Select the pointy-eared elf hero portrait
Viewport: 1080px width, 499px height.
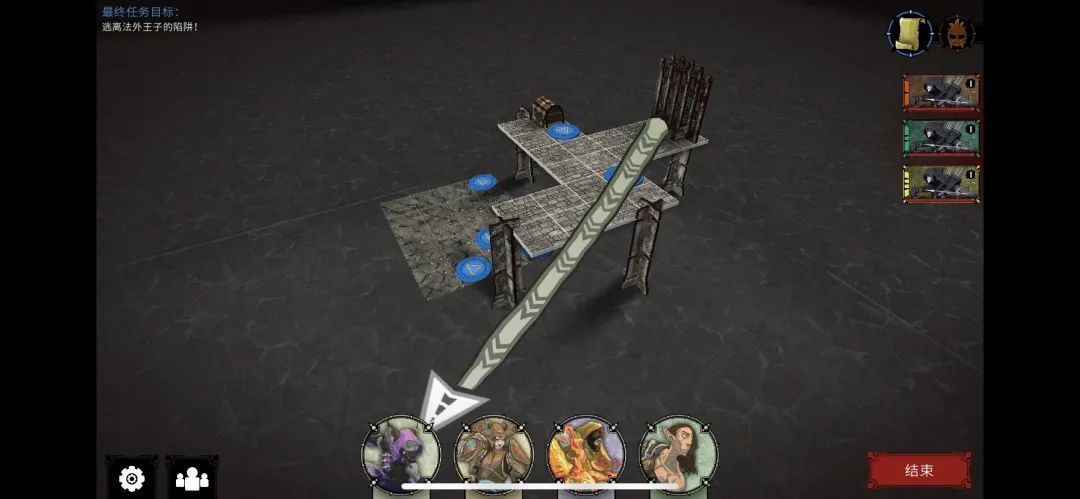coord(678,455)
